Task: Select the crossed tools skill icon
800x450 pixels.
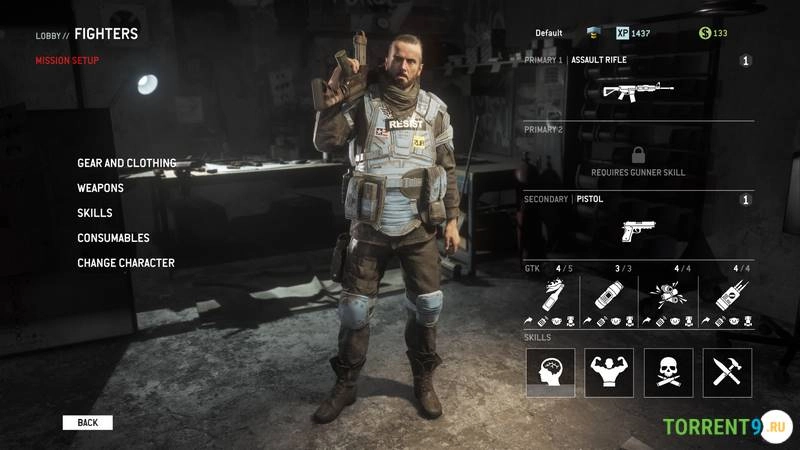Action: tap(727, 372)
